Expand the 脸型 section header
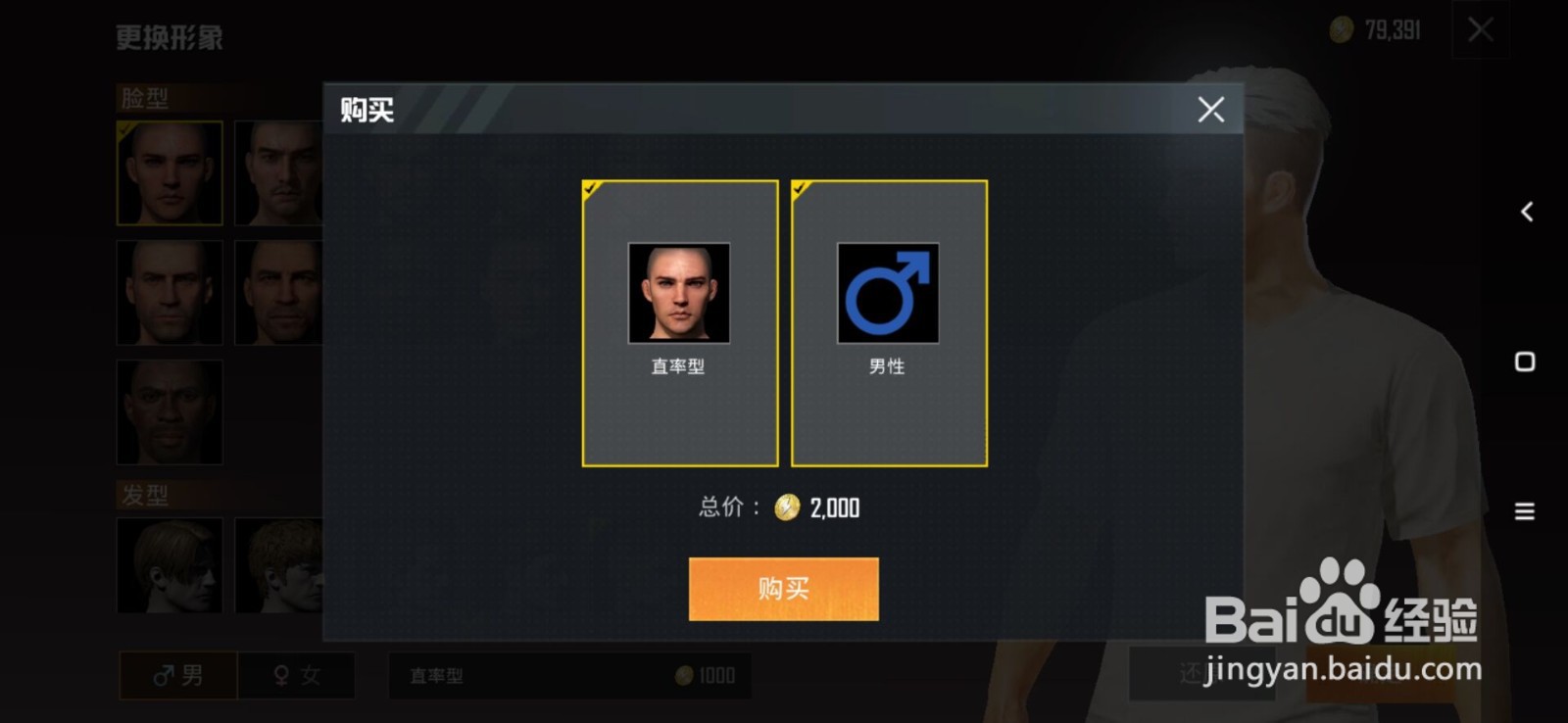The image size is (1568, 723). 145,98
